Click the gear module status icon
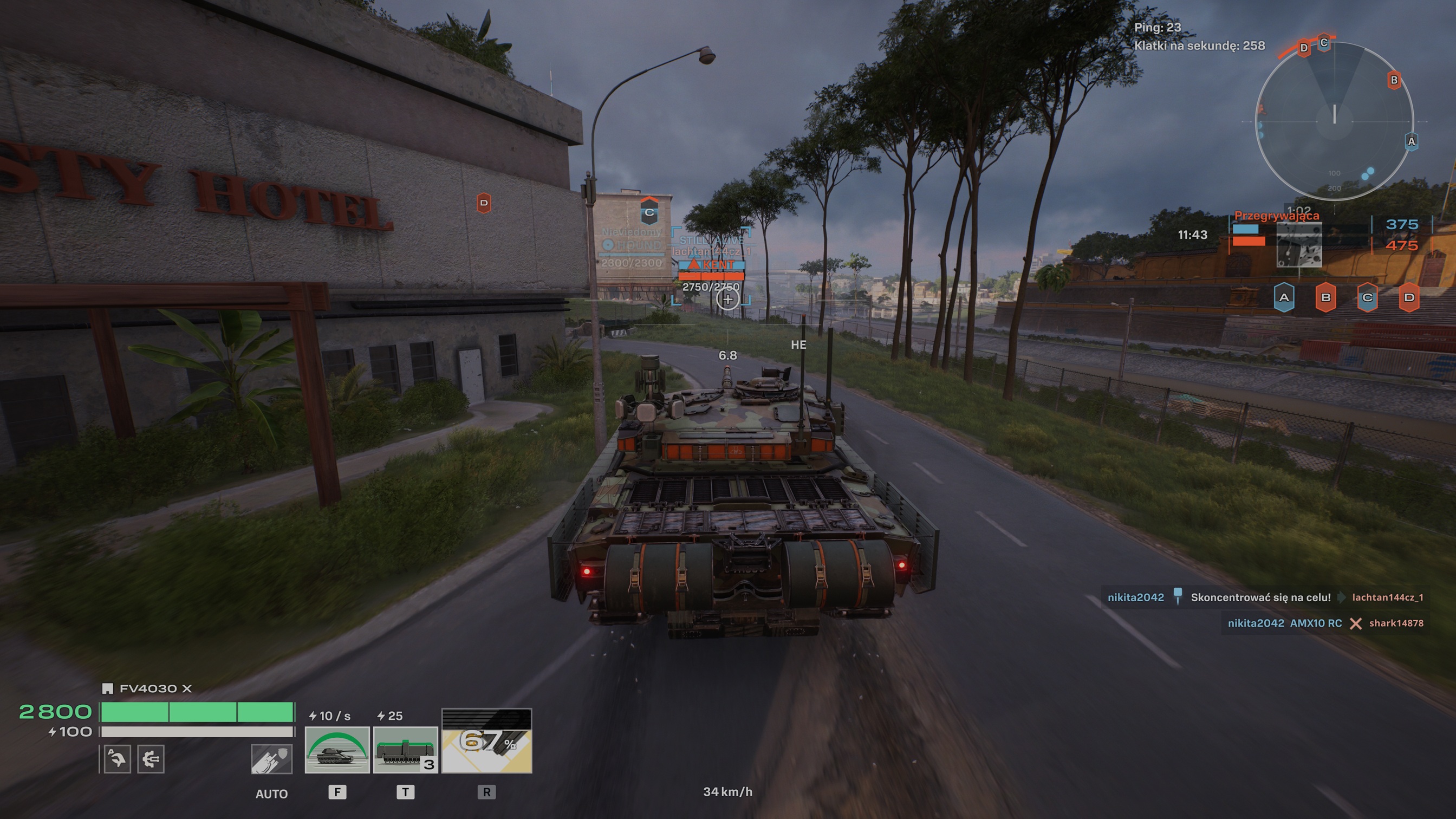The image size is (1456, 819). click(x=151, y=758)
